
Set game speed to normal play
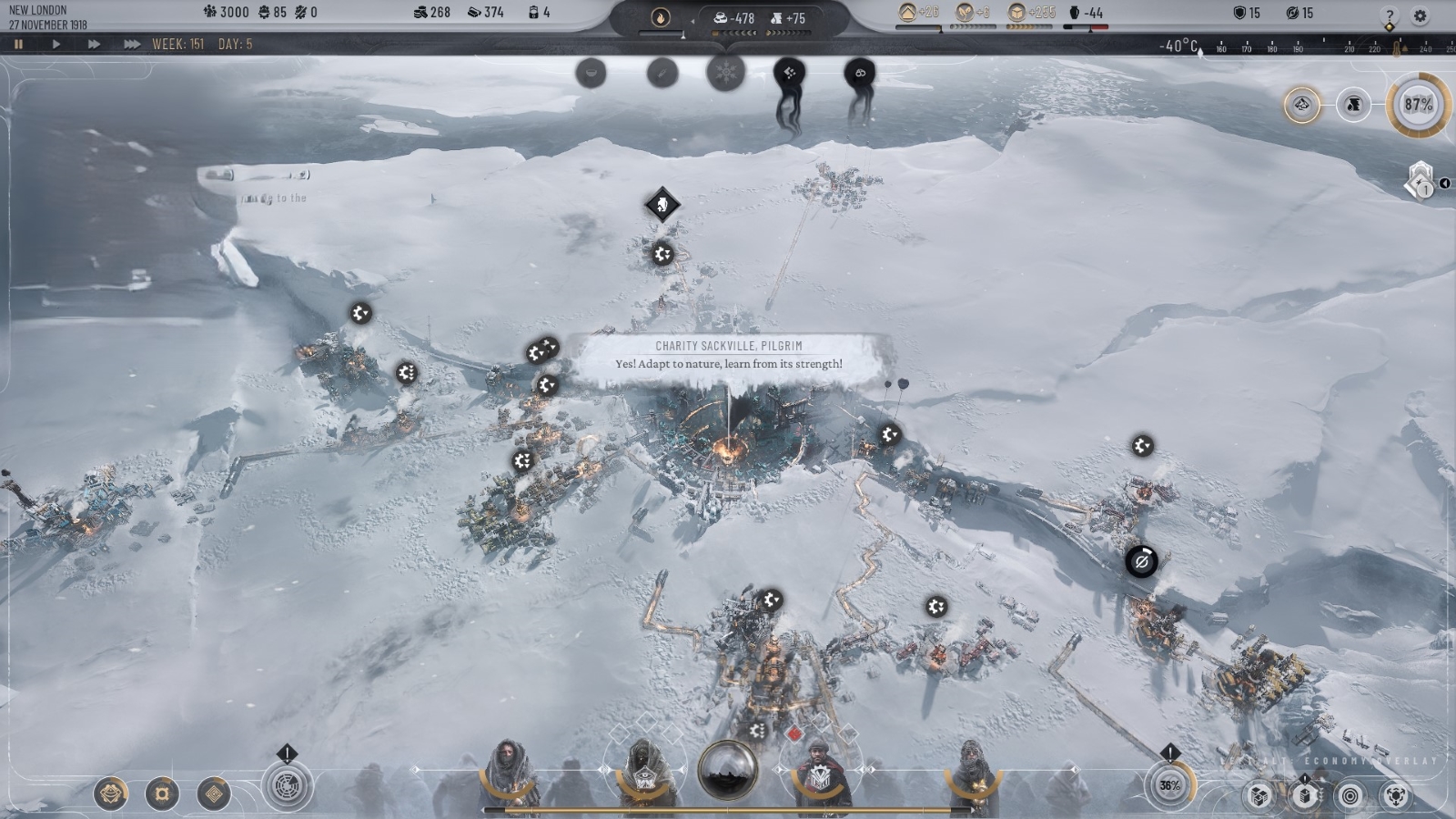tap(56, 44)
